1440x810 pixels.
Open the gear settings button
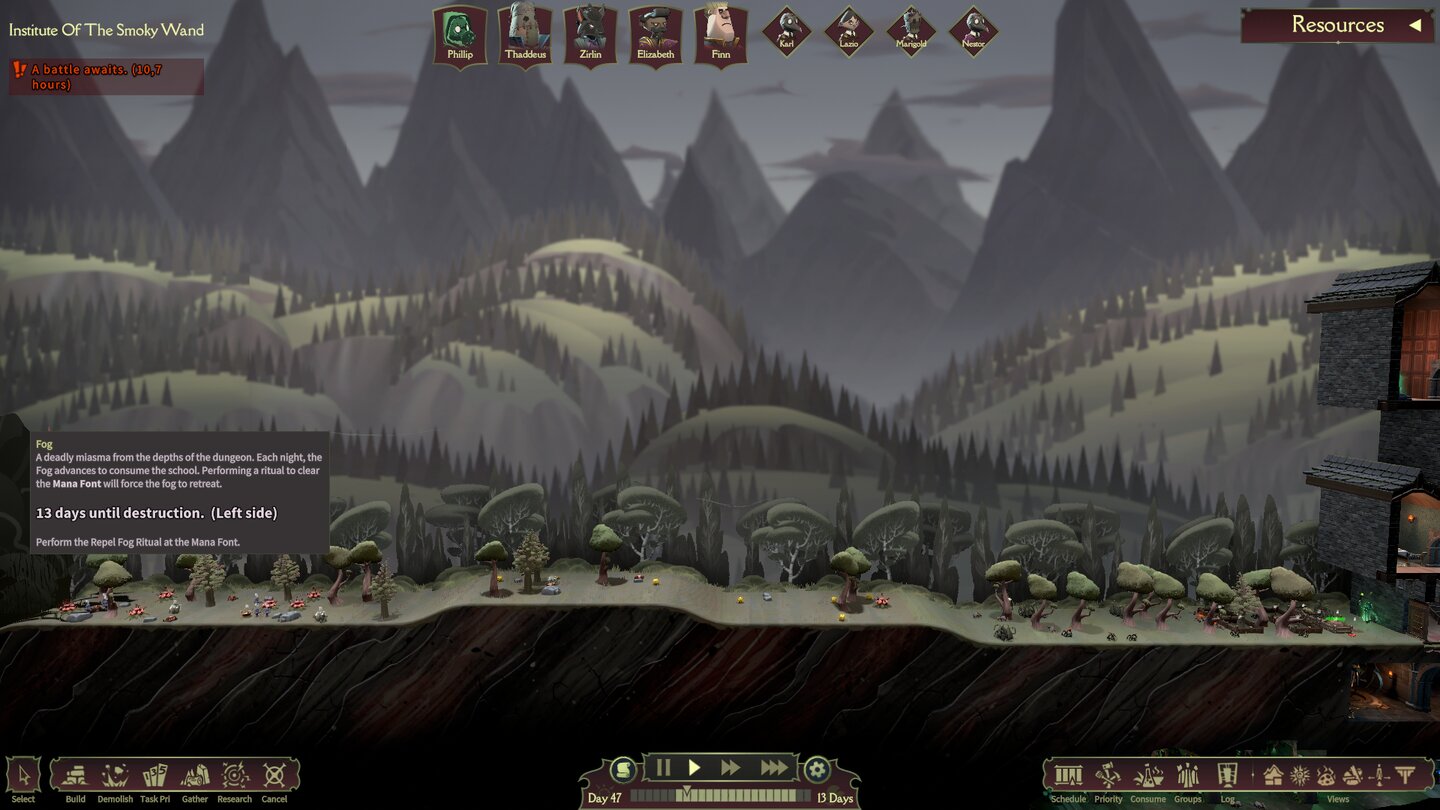tap(817, 769)
